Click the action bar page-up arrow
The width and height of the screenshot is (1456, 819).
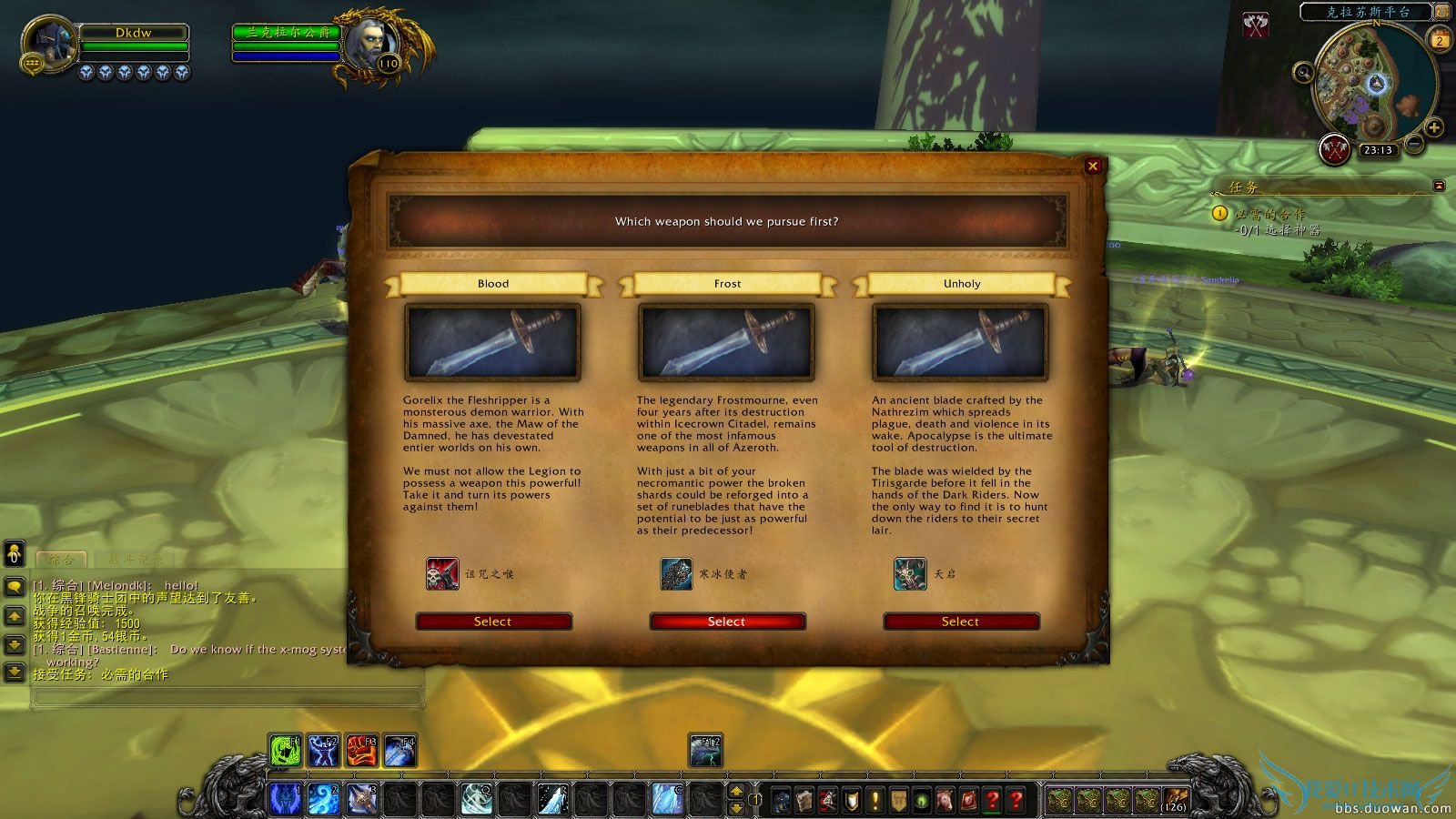pos(737,791)
